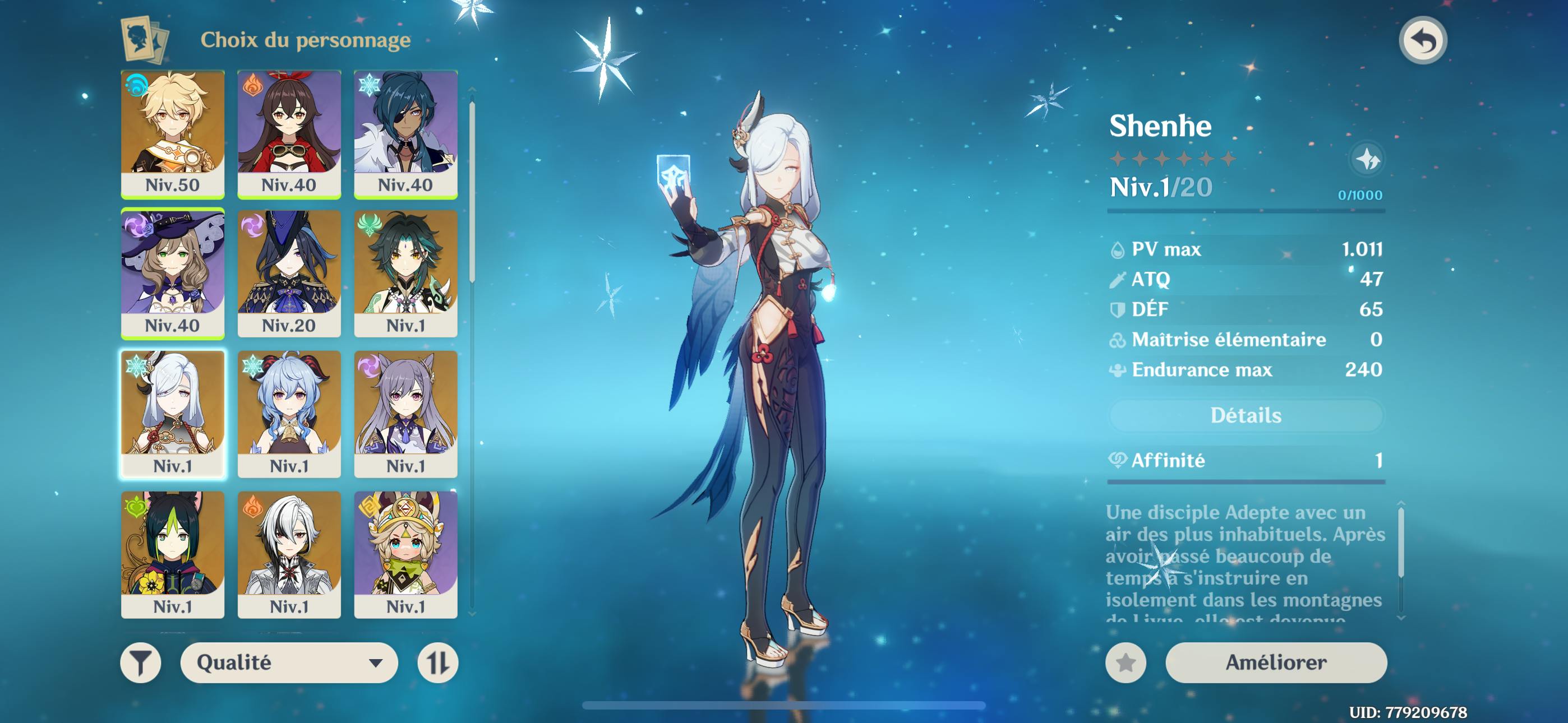The height and width of the screenshot is (723, 1568).
Task: Select the Aether traveler portrait Niv.50
Action: (x=172, y=133)
